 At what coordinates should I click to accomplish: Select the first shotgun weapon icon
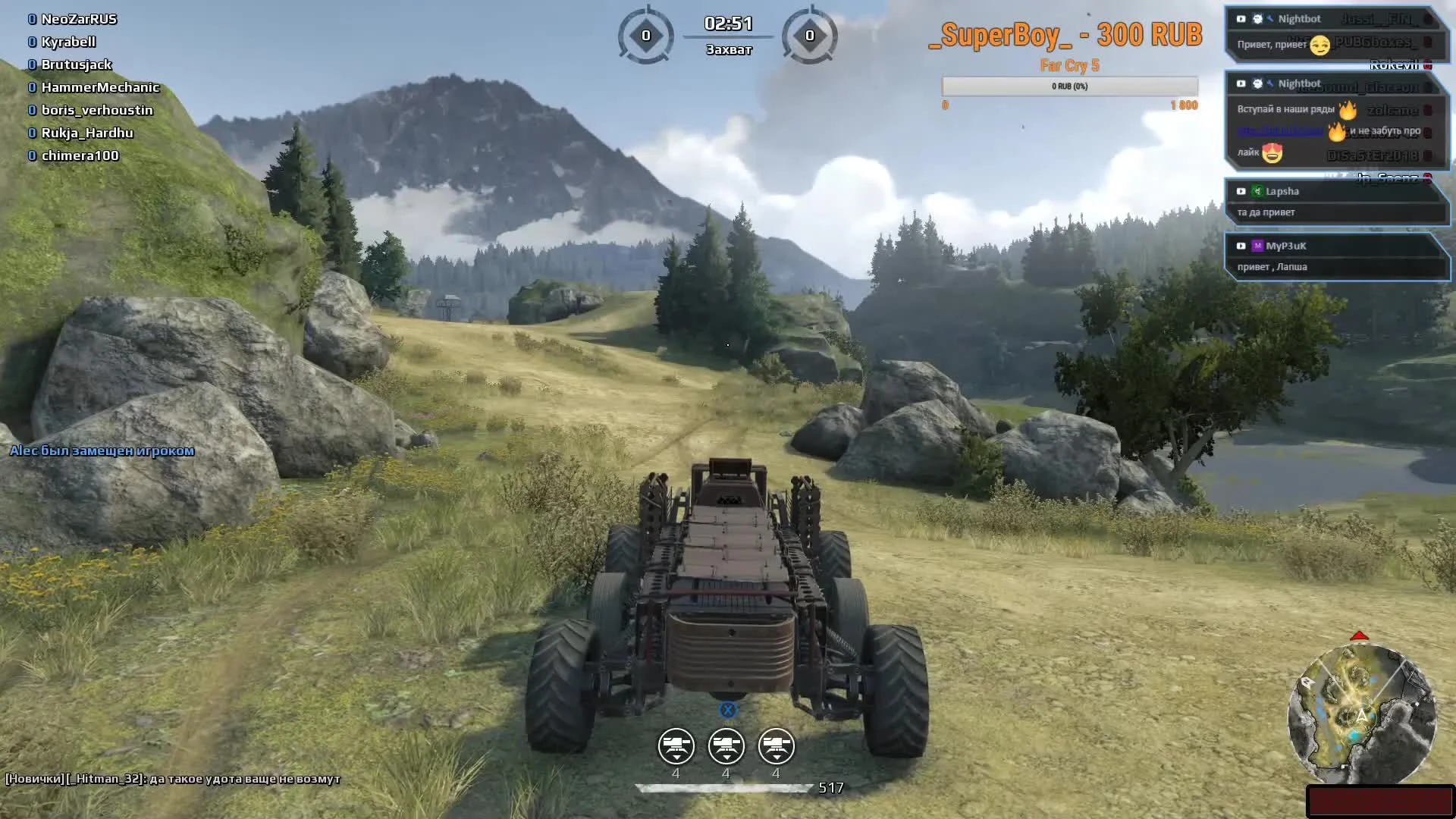(x=677, y=745)
